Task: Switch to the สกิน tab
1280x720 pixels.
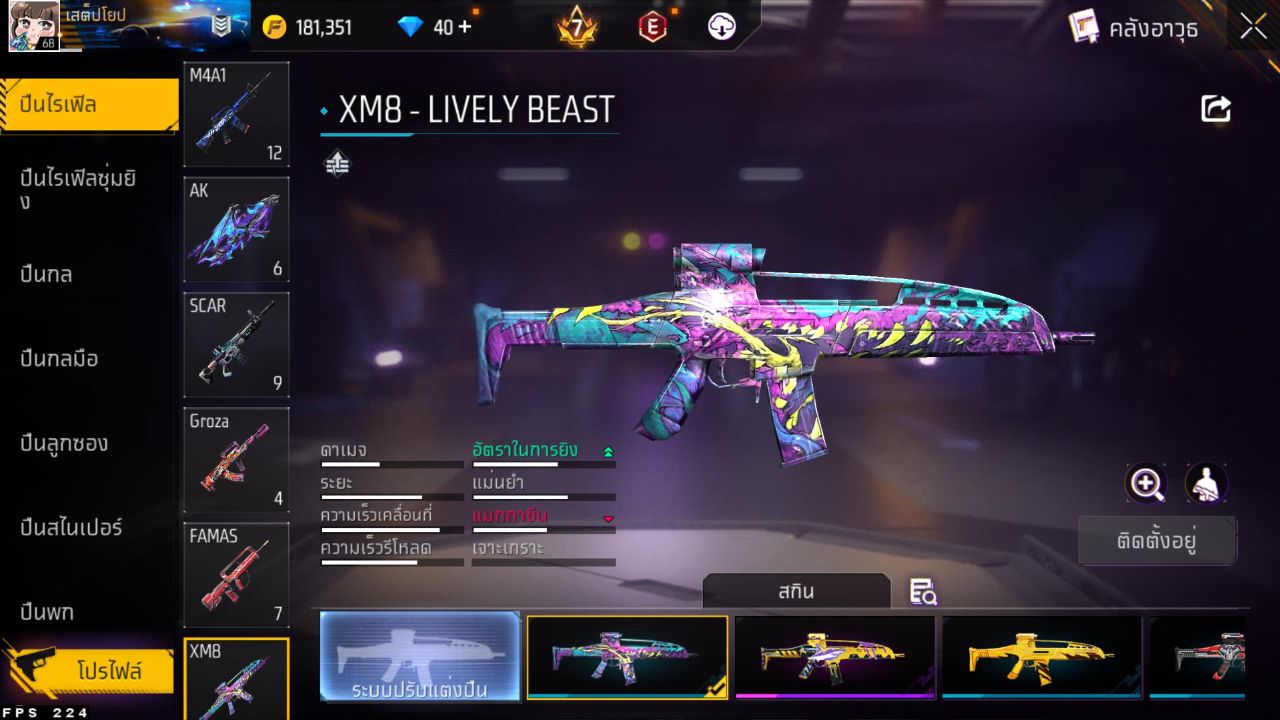Action: 797,591
